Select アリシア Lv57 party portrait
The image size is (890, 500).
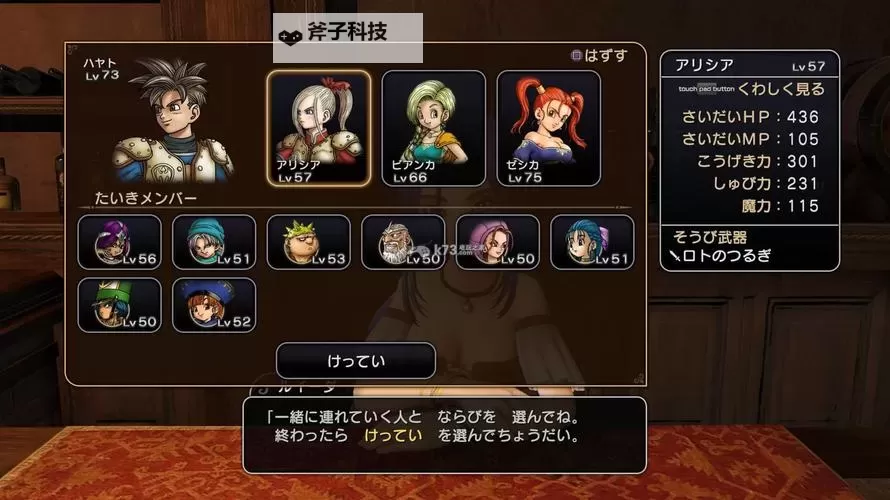(319, 128)
